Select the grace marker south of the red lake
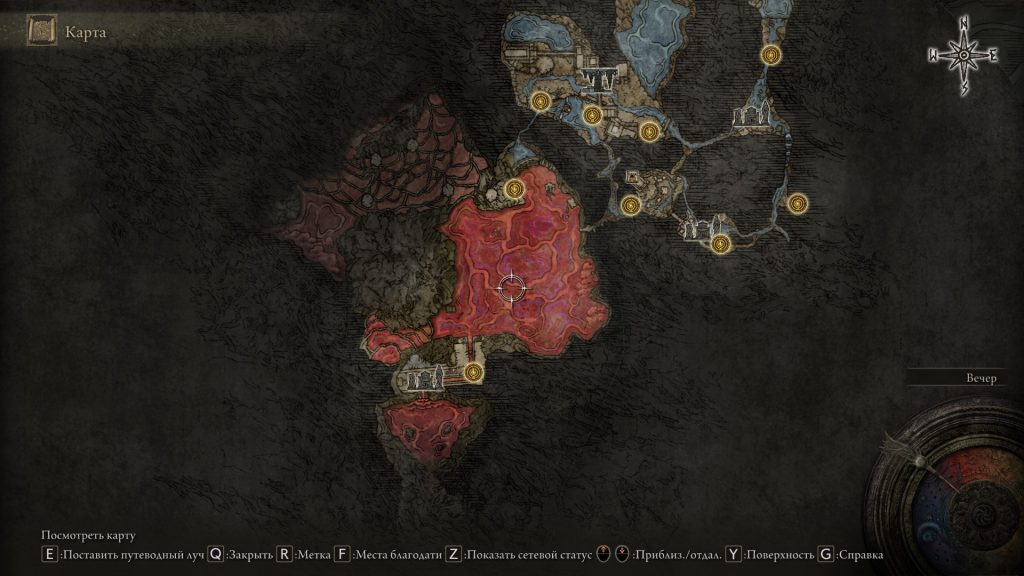 click(x=473, y=373)
